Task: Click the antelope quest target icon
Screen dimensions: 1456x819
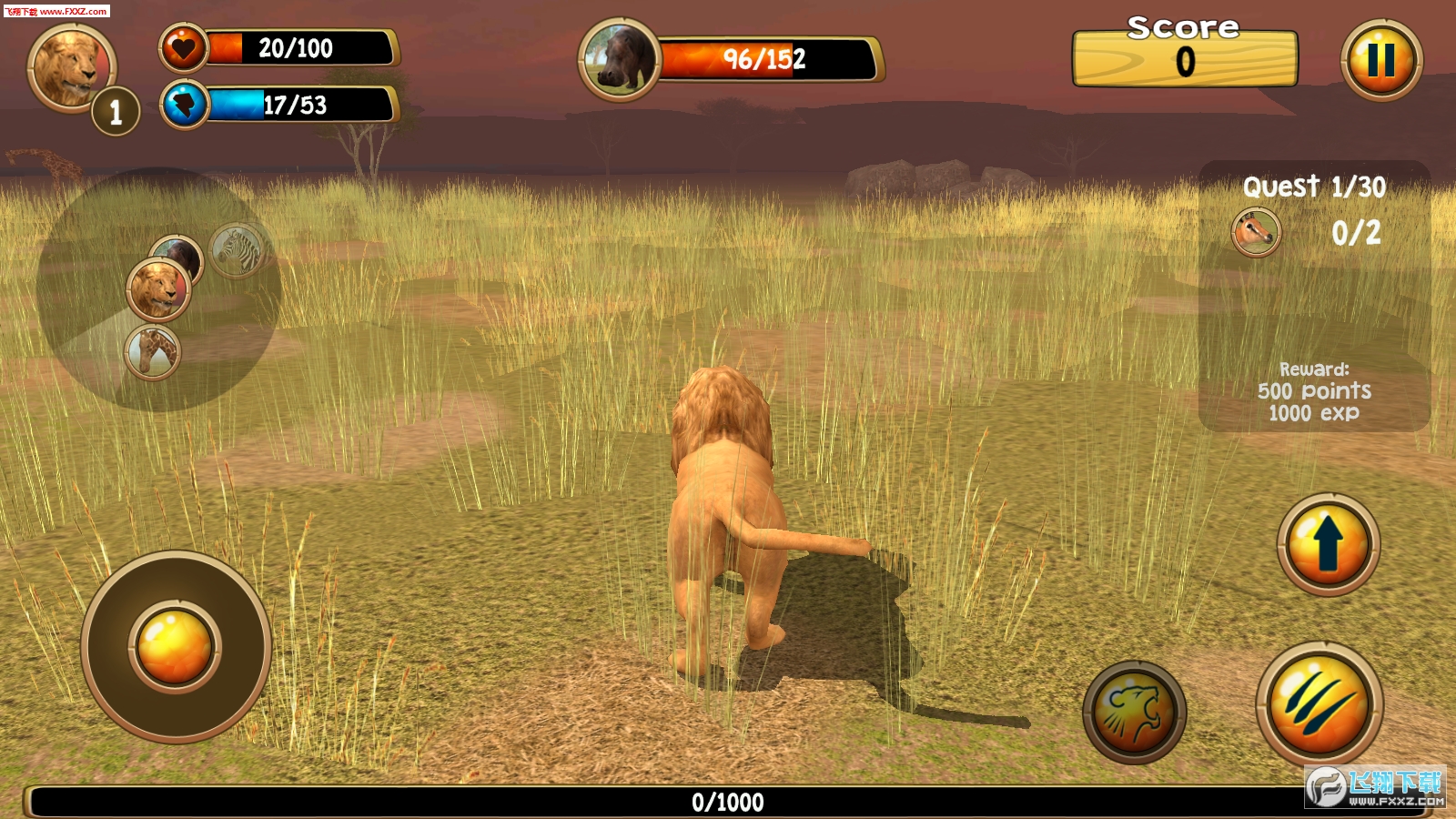Action: 1256,232
